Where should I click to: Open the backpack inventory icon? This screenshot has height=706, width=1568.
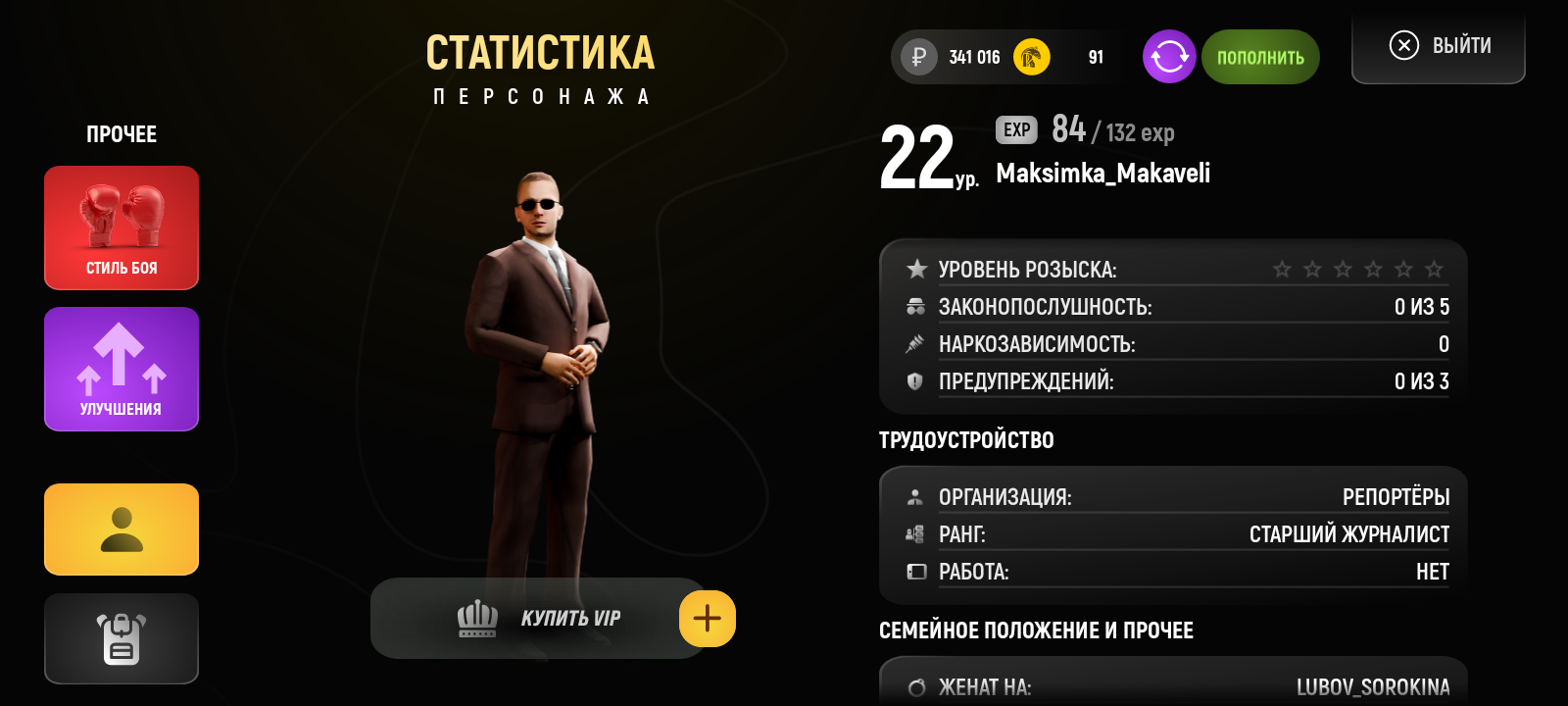tap(121, 638)
